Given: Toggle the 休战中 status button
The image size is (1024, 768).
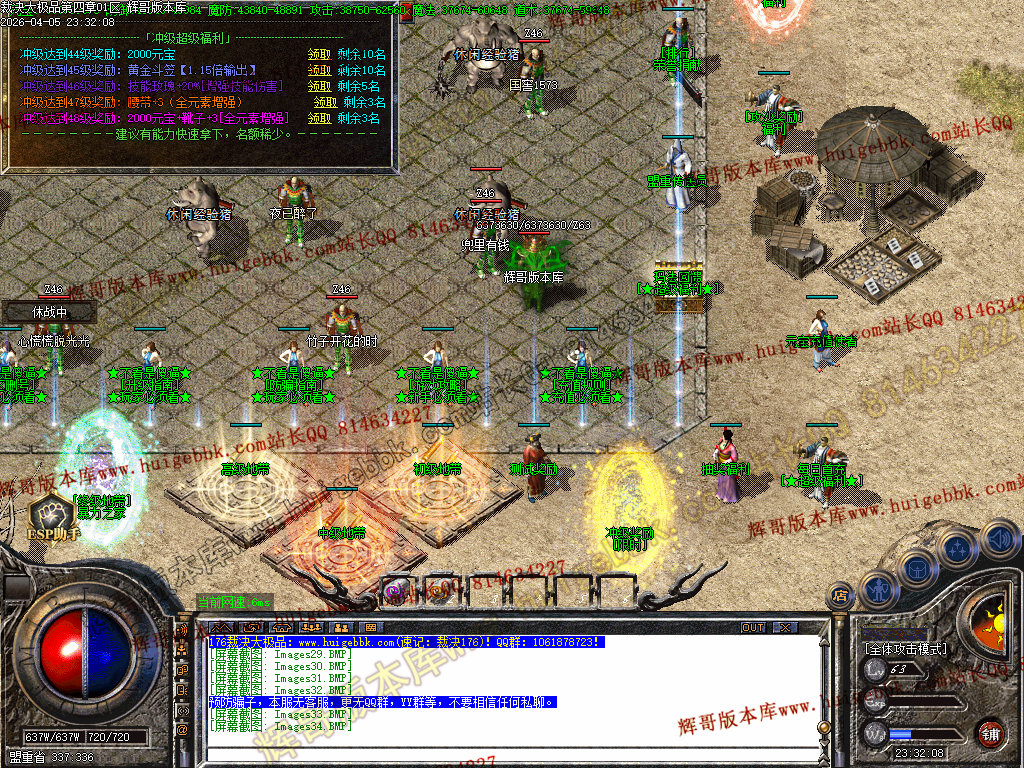Looking at the screenshot, I should (48, 312).
